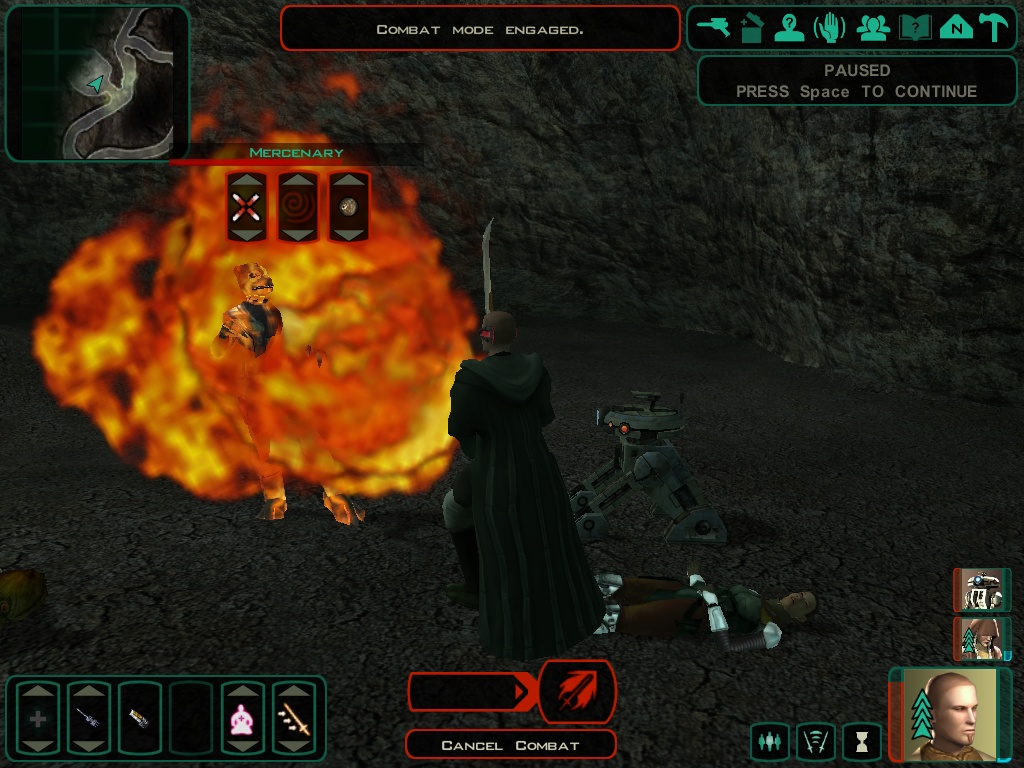
Task: Switch to the hooded companion portrait
Action: 982,638
